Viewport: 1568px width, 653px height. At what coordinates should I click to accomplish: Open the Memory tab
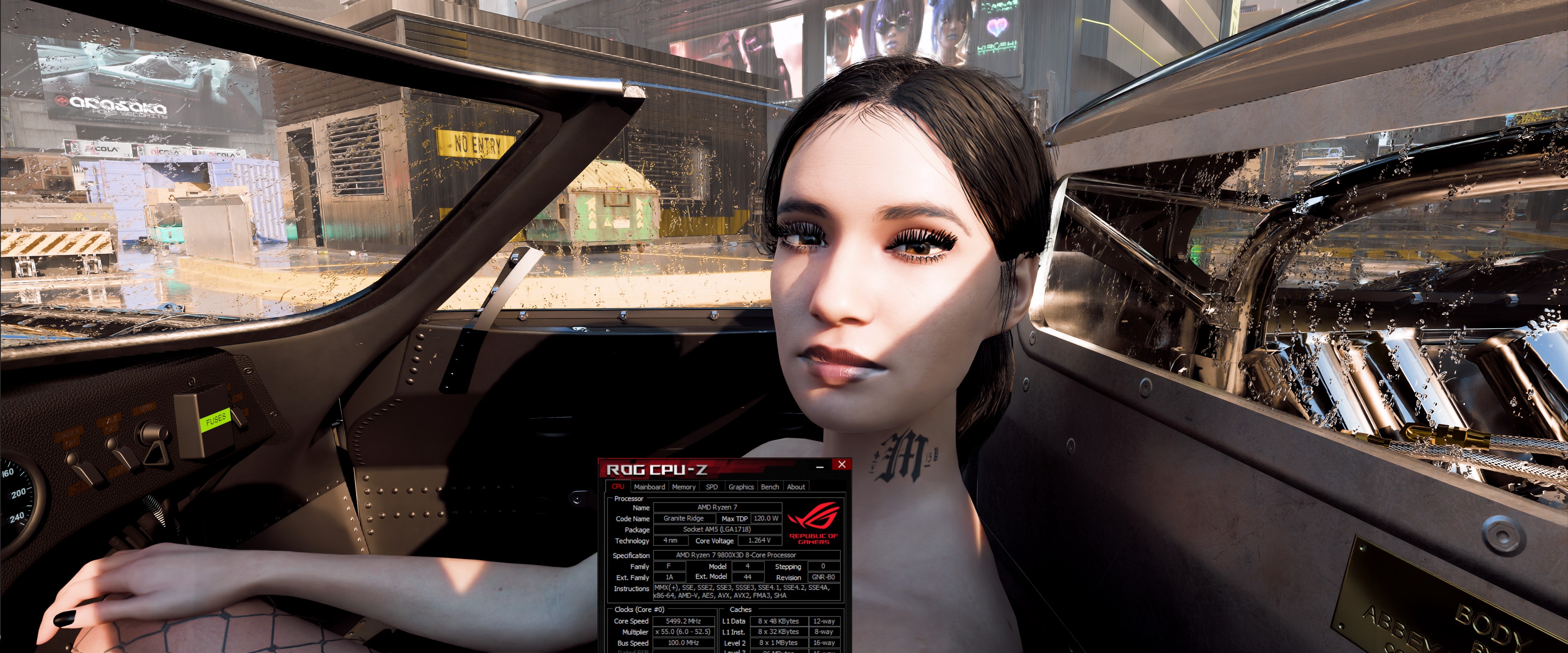(x=684, y=487)
